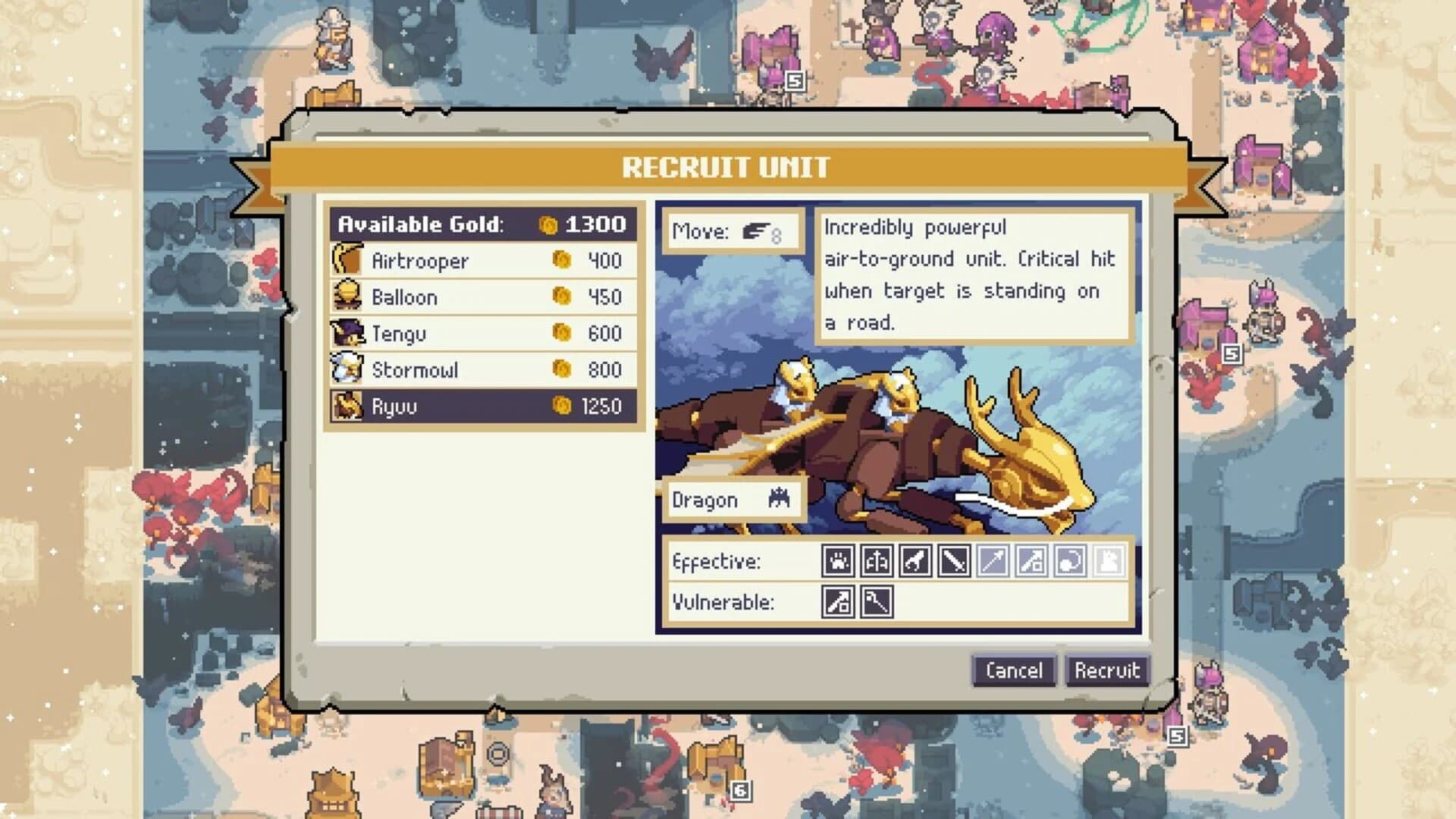Select the Ryuu dragon portrait icon
The width and height of the screenshot is (1456, 819).
pos(348,406)
